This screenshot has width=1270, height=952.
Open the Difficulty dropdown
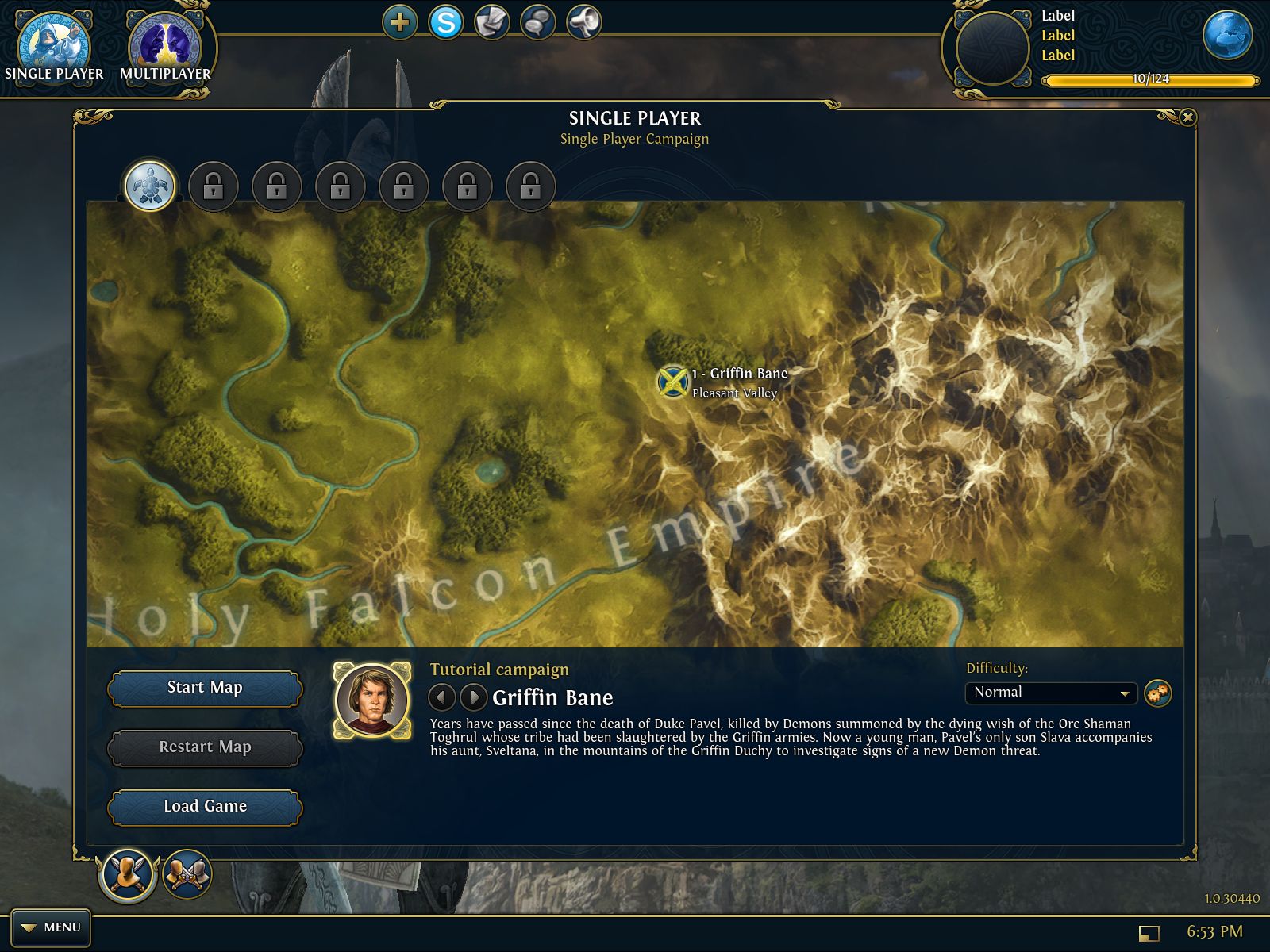point(1051,693)
